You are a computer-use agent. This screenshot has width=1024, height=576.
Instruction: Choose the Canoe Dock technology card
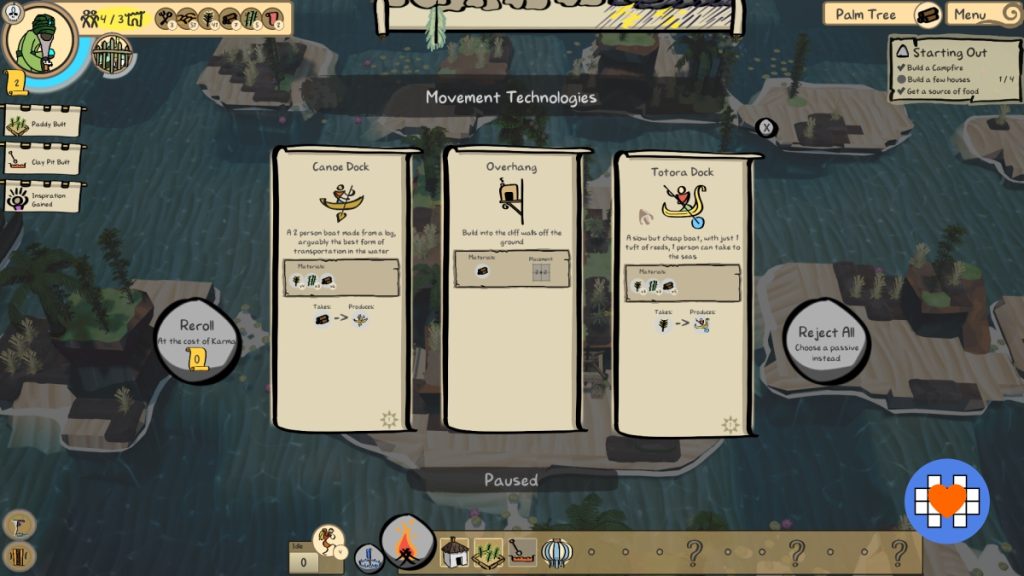342,290
